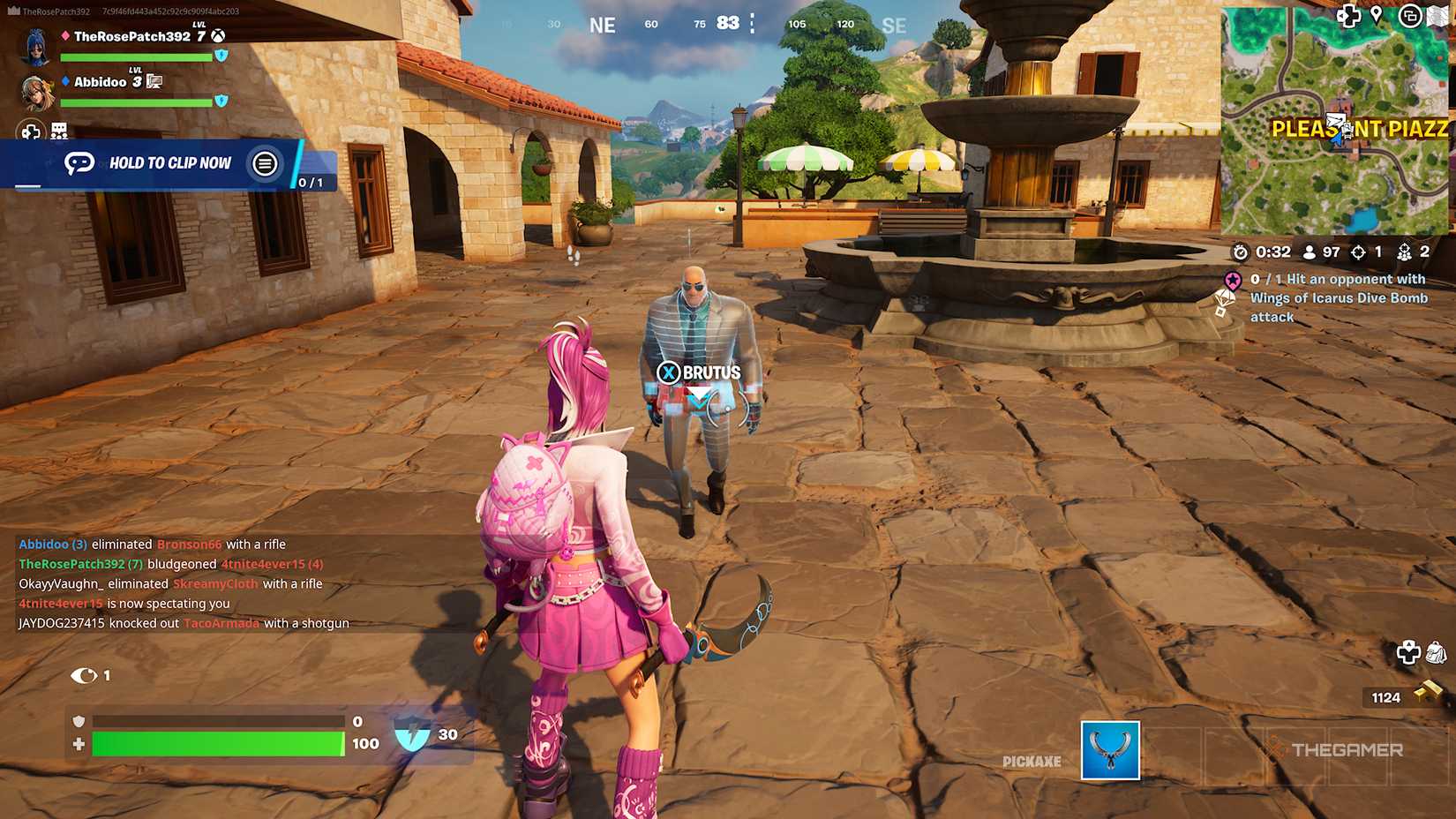Select the NE heading on the compass

pos(602,25)
